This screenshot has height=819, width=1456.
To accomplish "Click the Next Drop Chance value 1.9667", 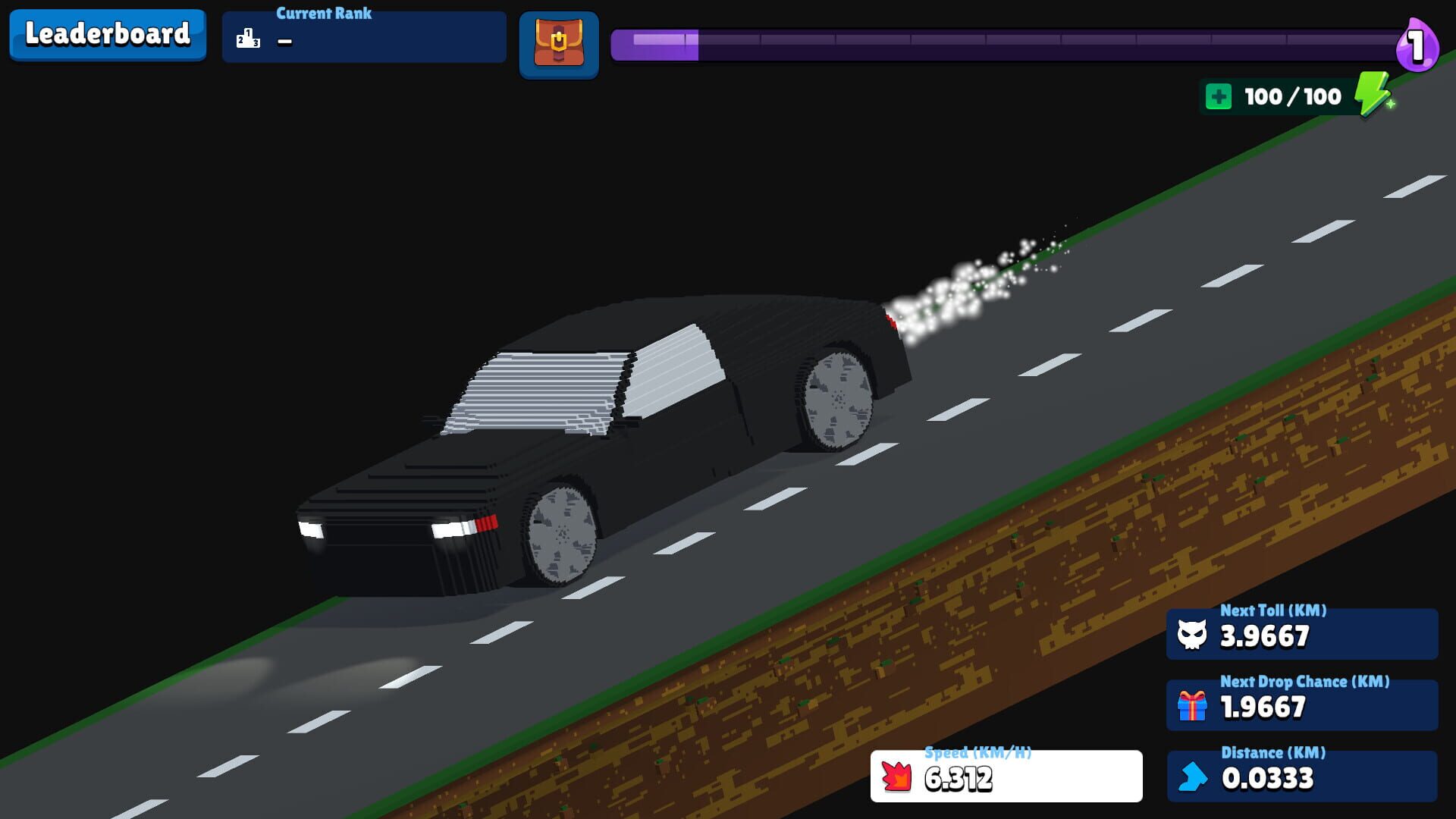I will [x=1261, y=708].
